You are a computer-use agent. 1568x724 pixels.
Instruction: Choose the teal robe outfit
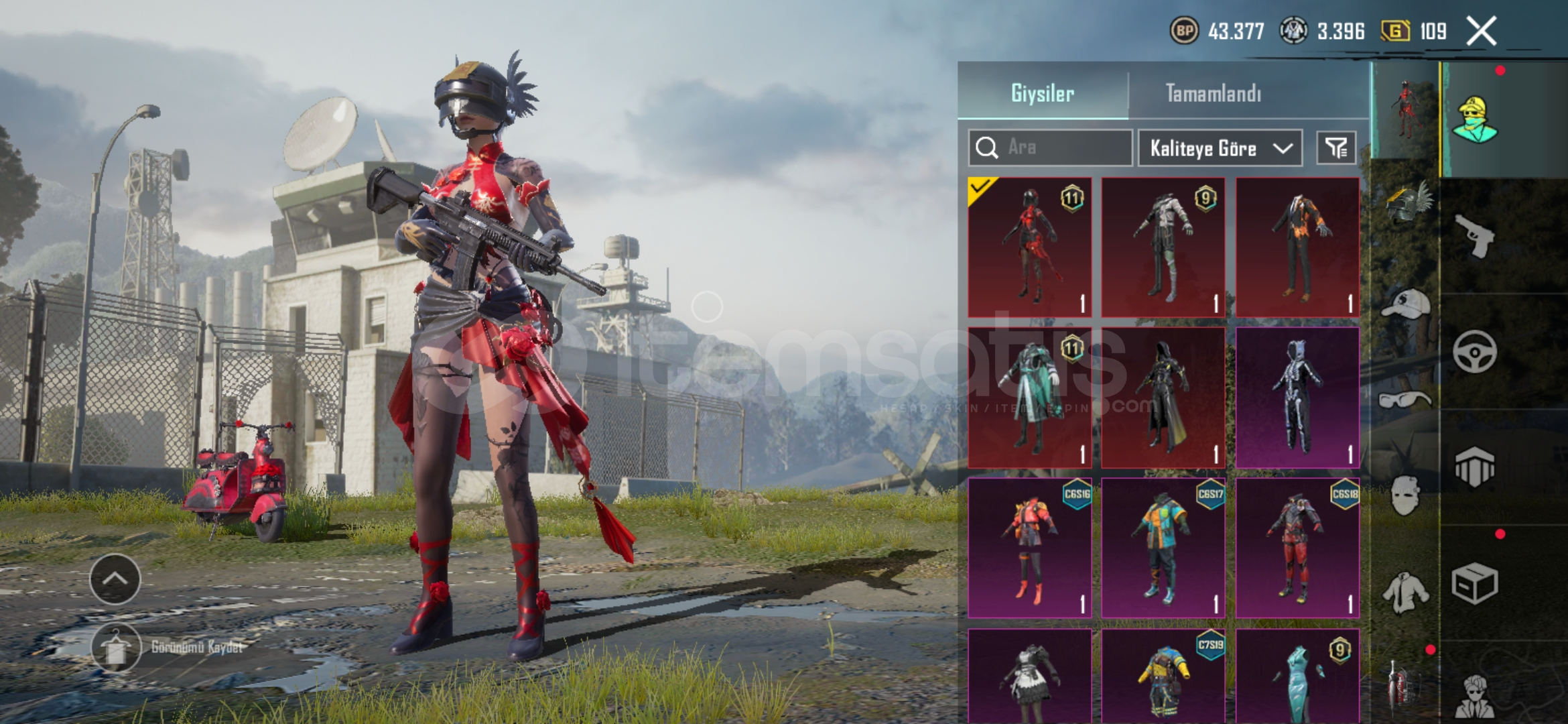(x=1030, y=398)
